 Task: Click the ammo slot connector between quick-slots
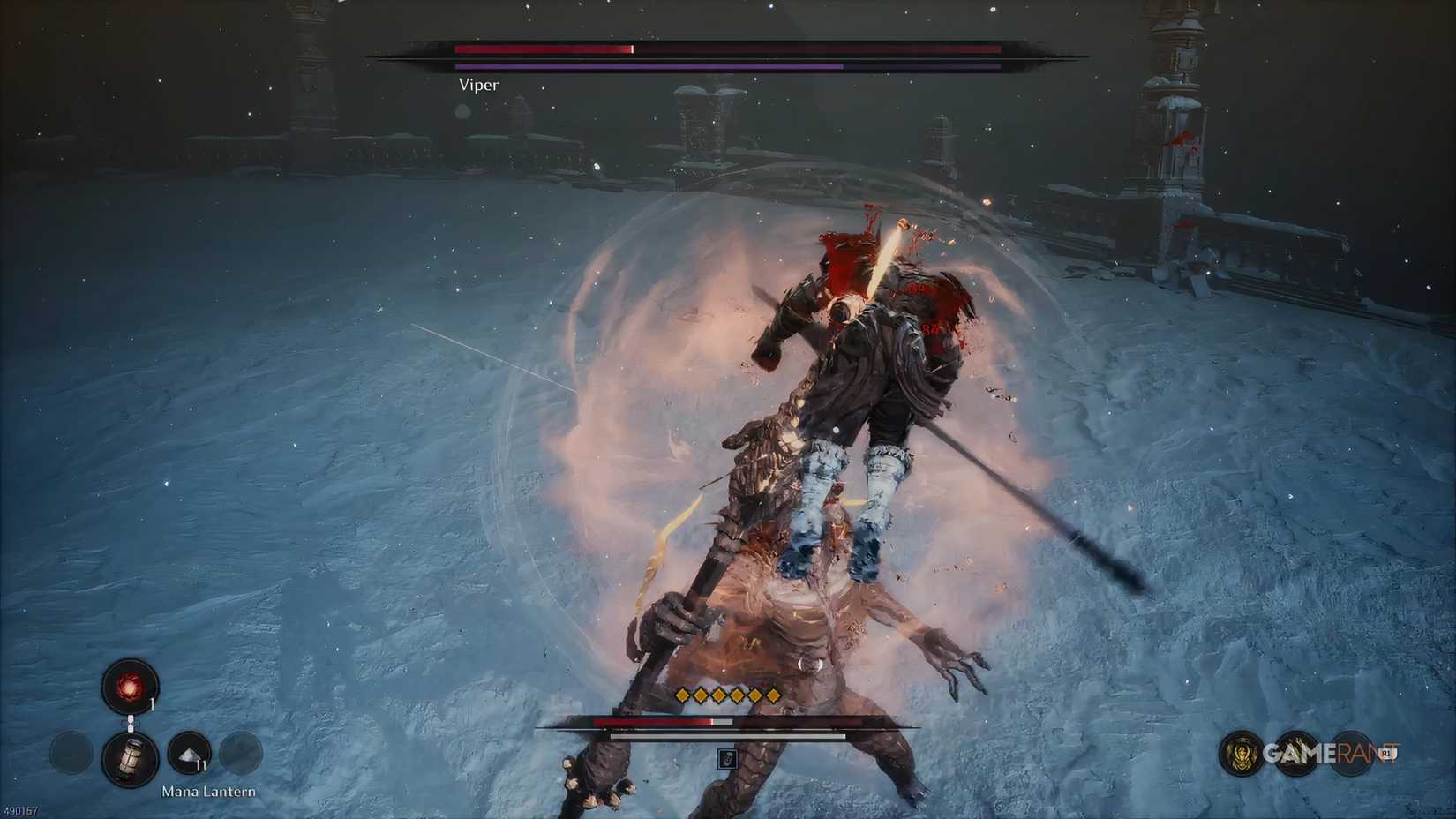click(x=131, y=723)
